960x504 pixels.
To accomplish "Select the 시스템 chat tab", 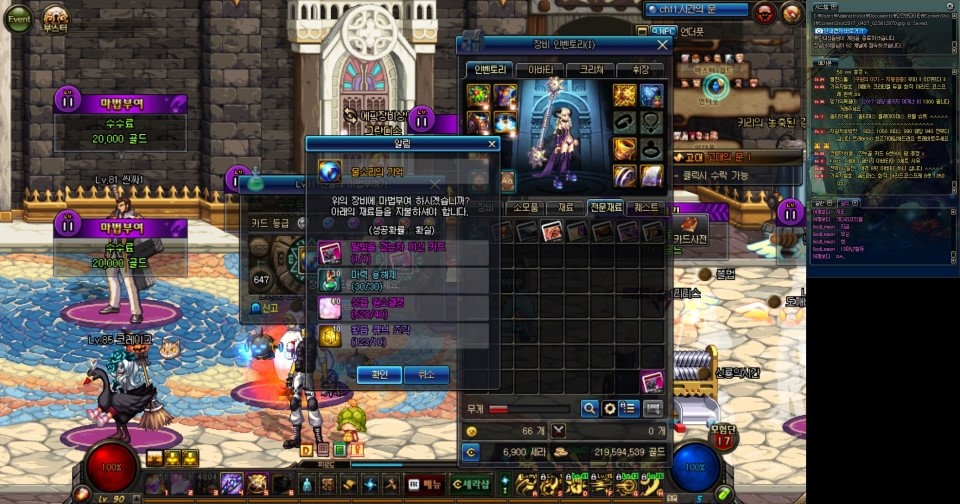I will click(x=822, y=6).
